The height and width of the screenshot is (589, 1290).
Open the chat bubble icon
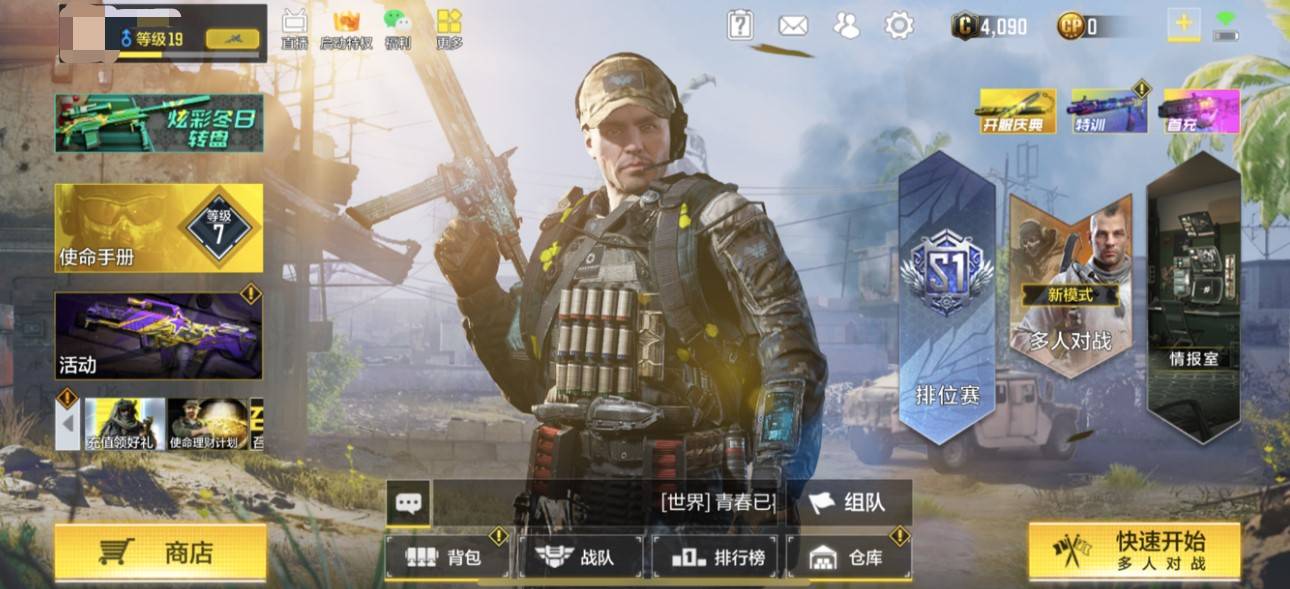tap(408, 503)
